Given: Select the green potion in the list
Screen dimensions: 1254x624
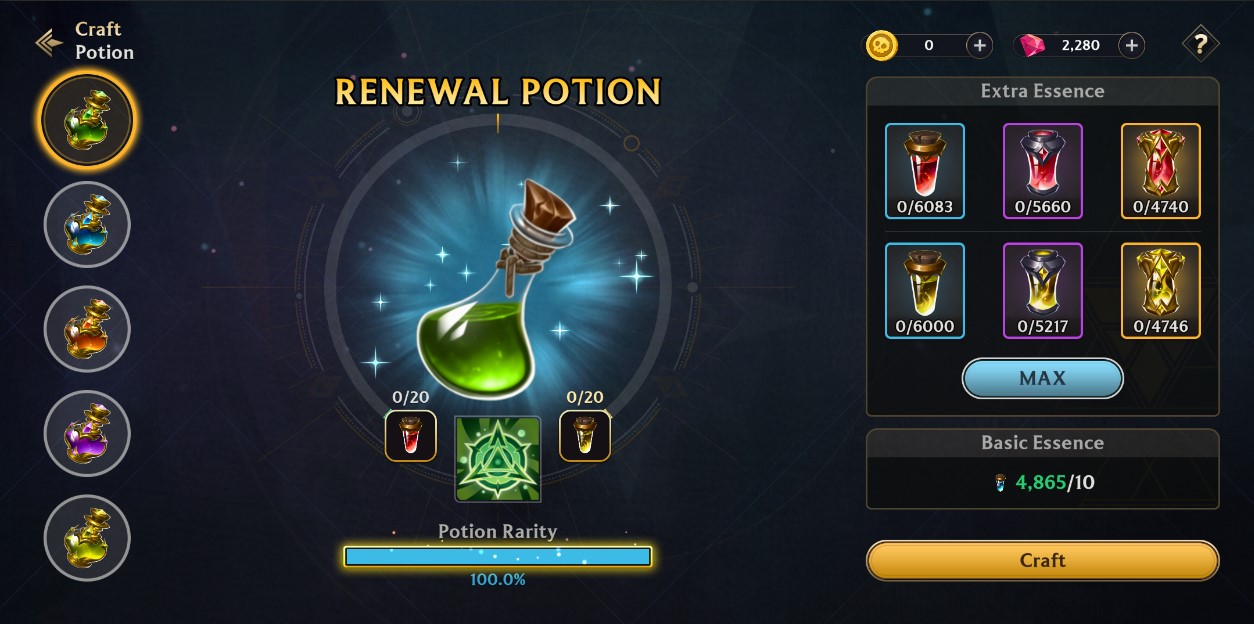Looking at the screenshot, I should pos(87,120).
